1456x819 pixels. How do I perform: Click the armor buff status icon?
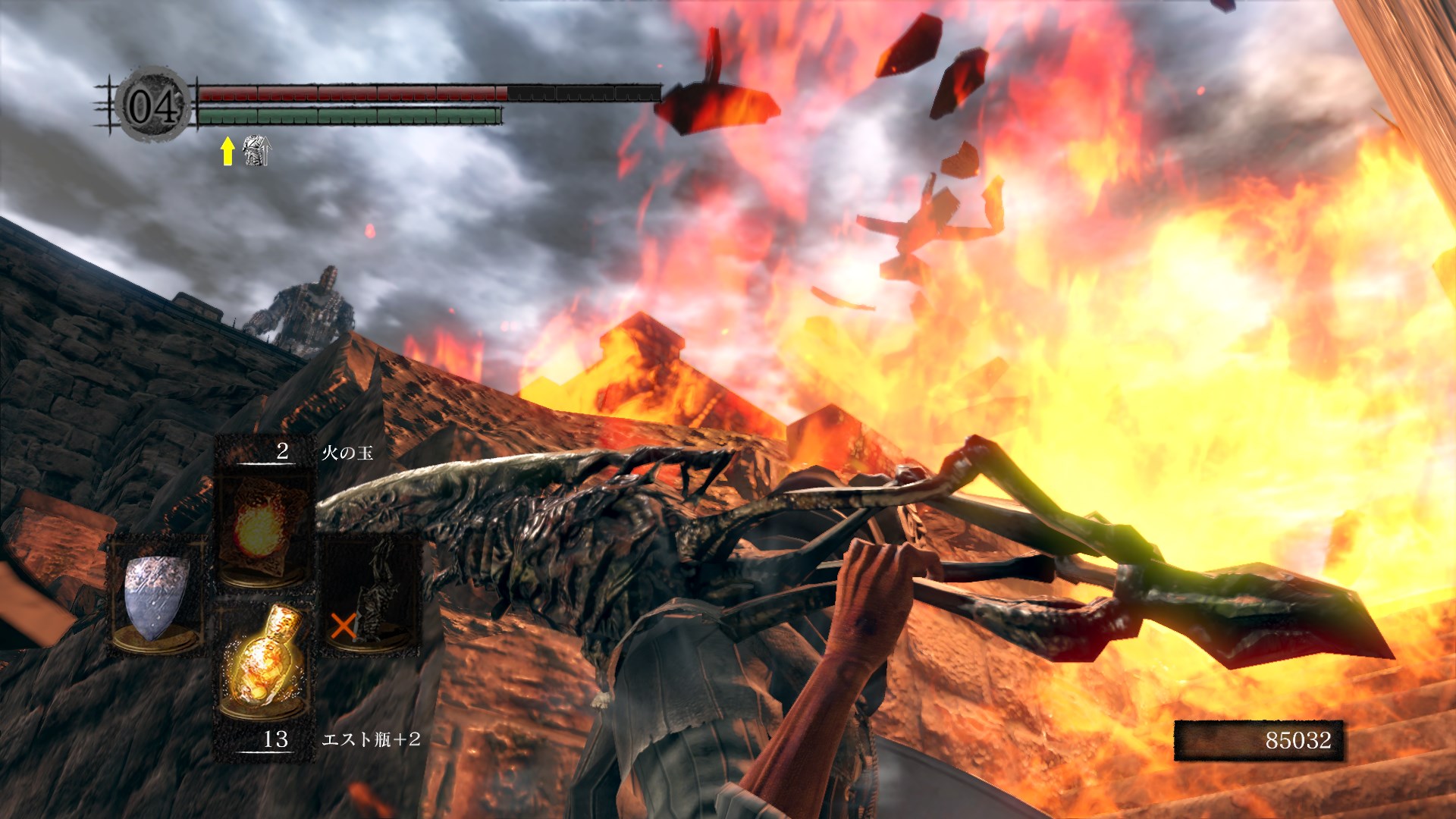[x=256, y=150]
